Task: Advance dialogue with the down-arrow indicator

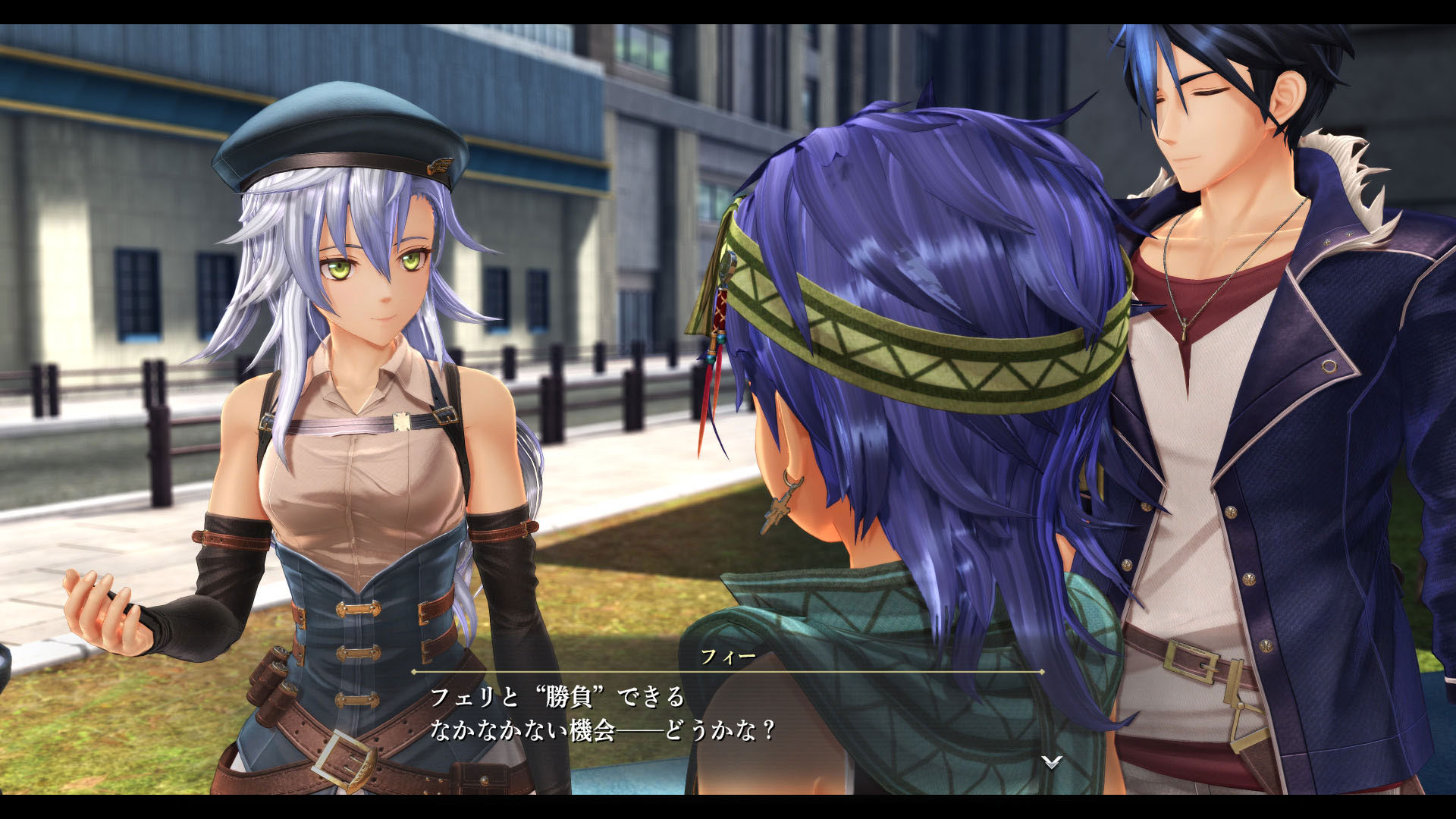Action: pyautogui.click(x=1051, y=761)
